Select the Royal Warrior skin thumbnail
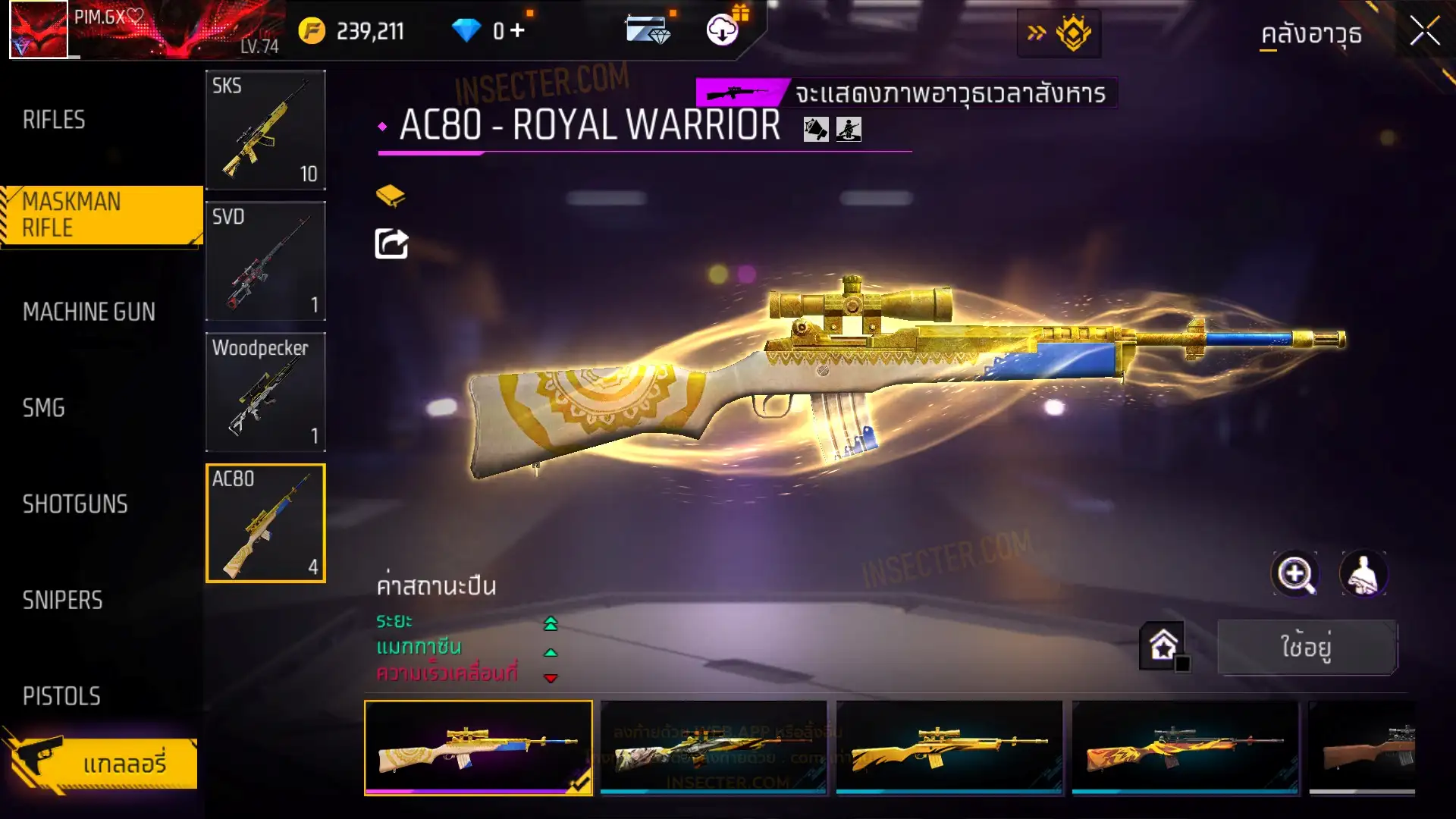This screenshot has width=1456, height=819. point(479,747)
